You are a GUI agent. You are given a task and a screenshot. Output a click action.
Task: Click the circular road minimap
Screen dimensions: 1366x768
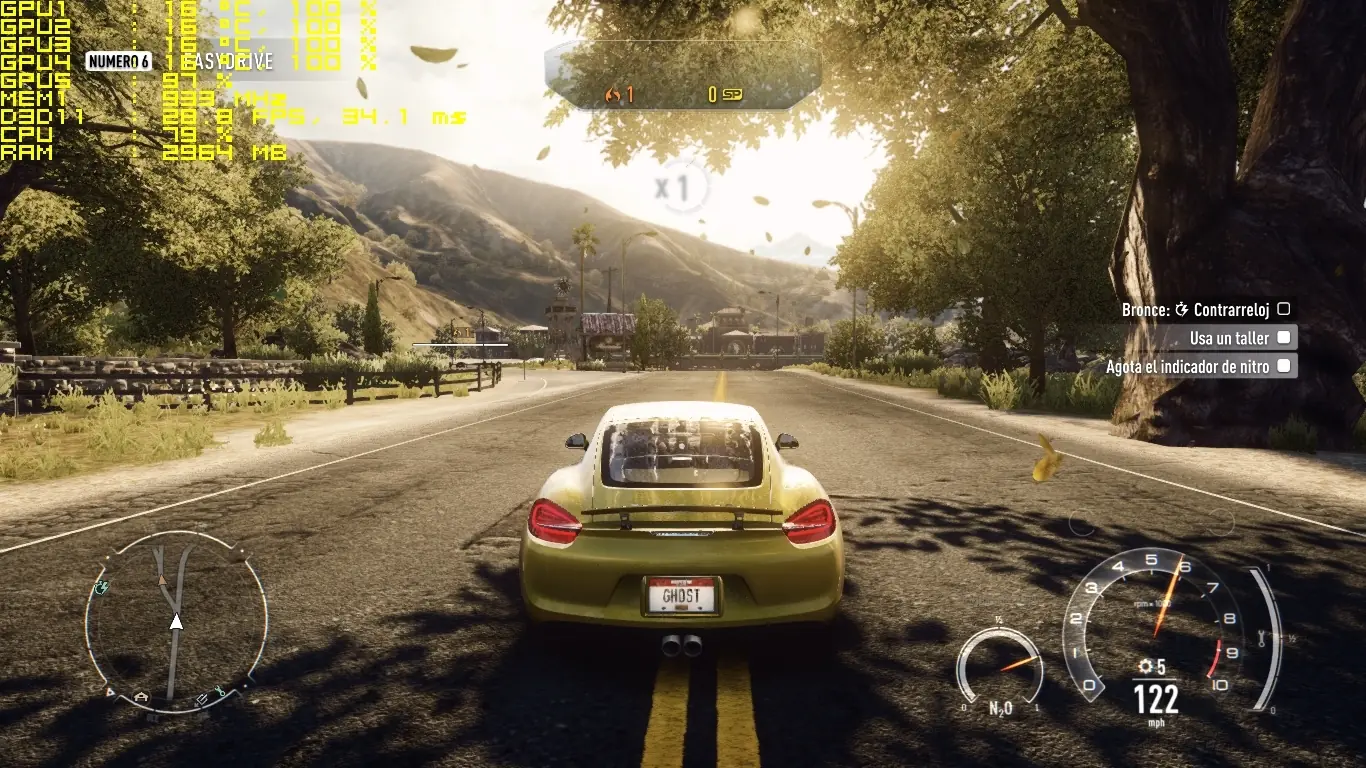(x=176, y=621)
